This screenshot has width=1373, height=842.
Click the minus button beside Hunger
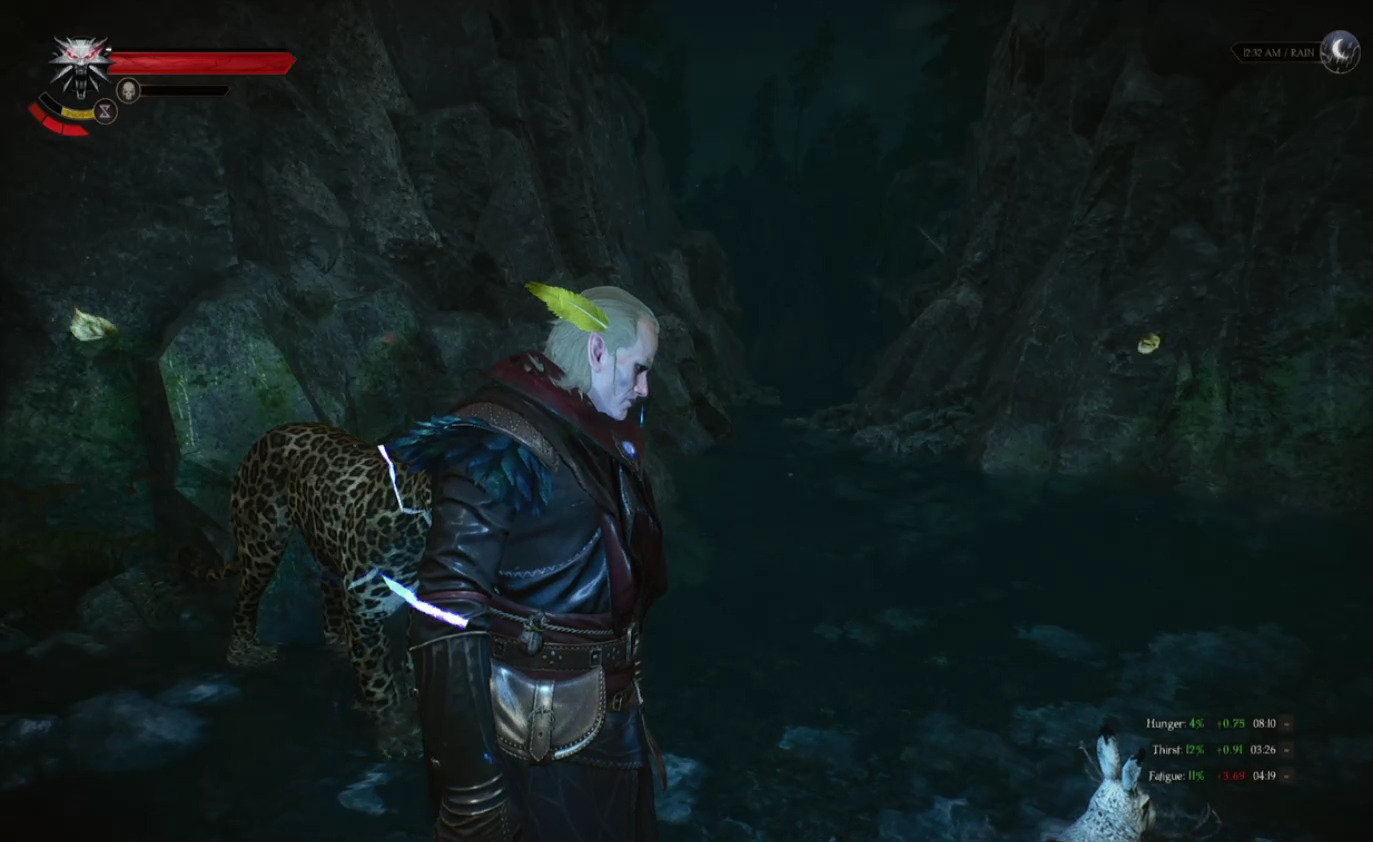click(x=1286, y=723)
